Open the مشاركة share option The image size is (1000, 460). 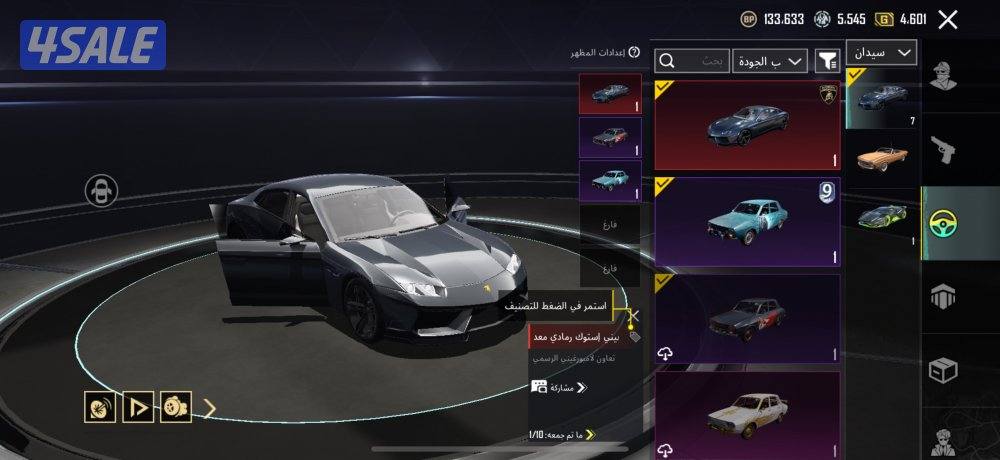(x=558, y=387)
